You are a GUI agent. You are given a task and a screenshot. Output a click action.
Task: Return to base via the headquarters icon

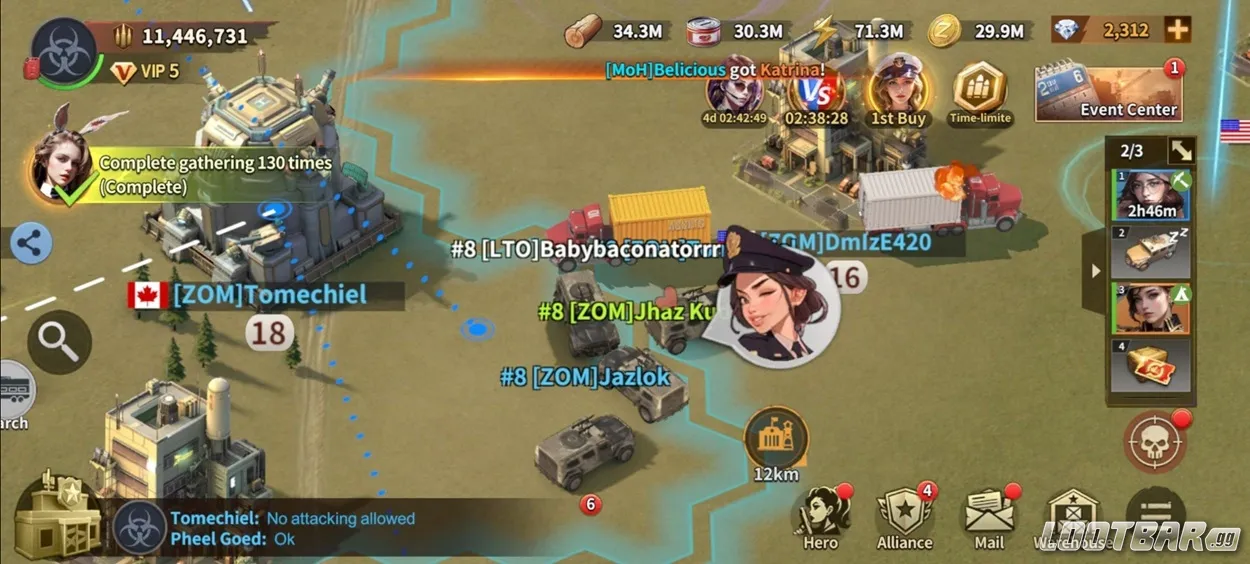click(55, 518)
